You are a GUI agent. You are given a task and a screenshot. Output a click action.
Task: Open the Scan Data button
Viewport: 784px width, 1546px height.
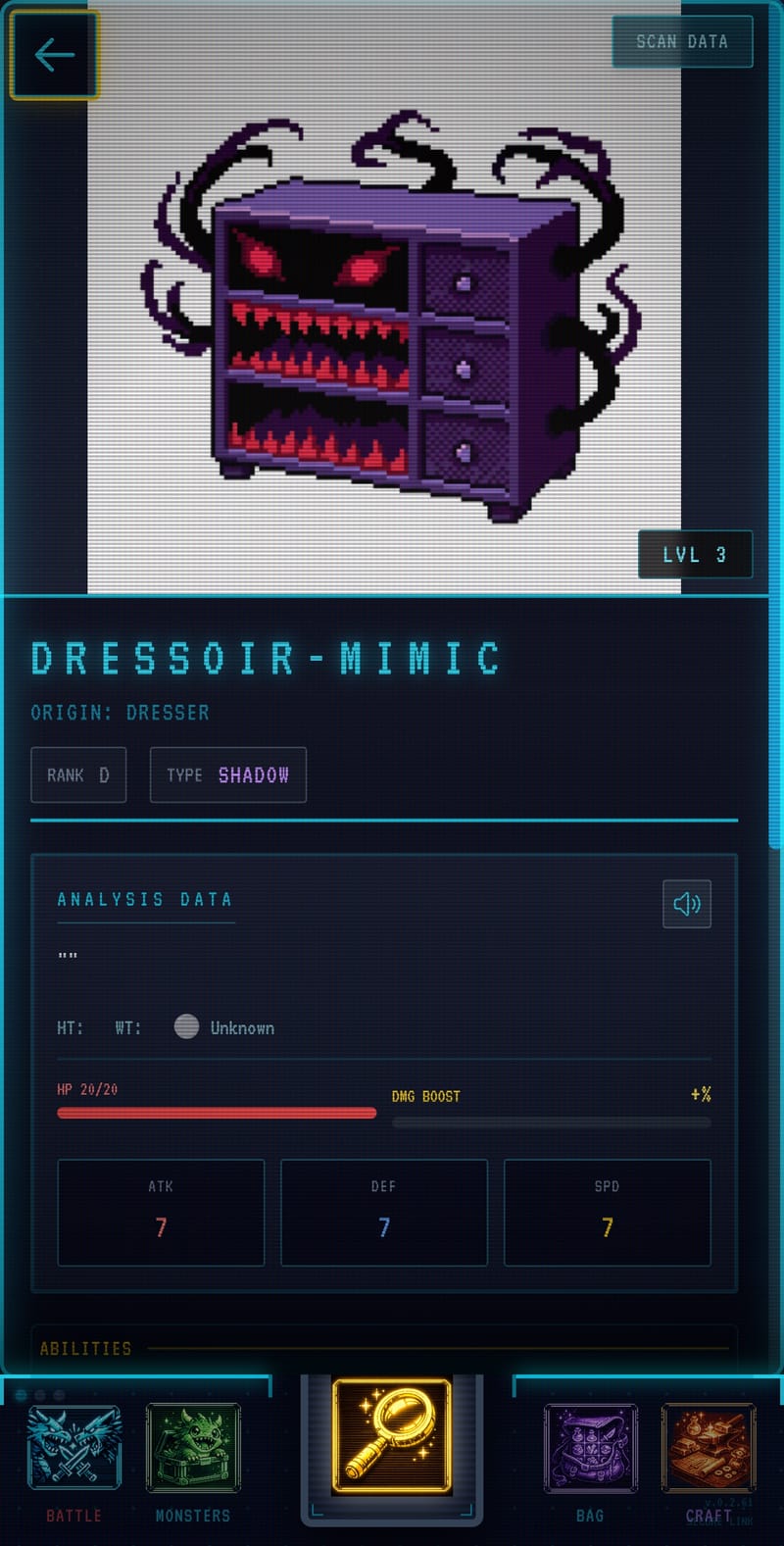682,41
